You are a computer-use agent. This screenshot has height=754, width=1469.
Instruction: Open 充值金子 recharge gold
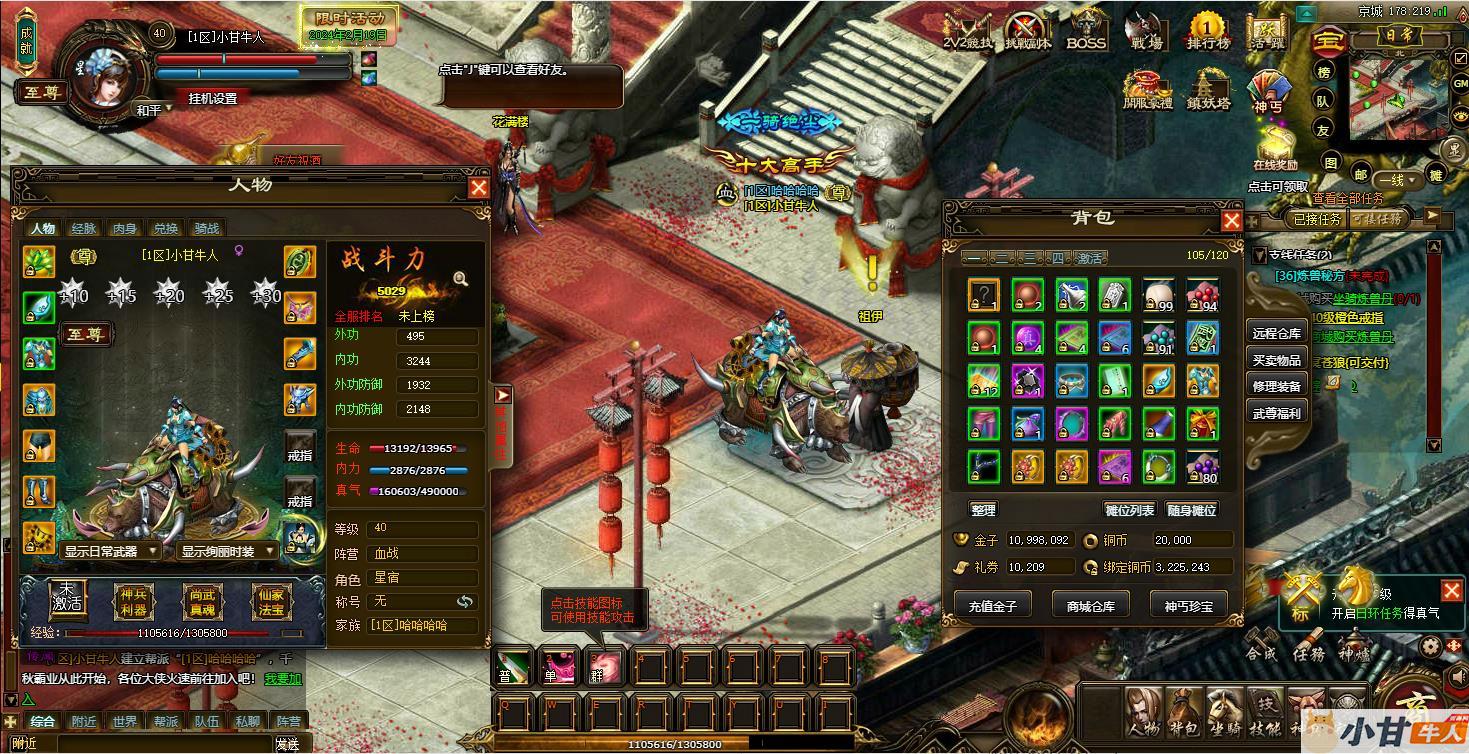pos(992,605)
